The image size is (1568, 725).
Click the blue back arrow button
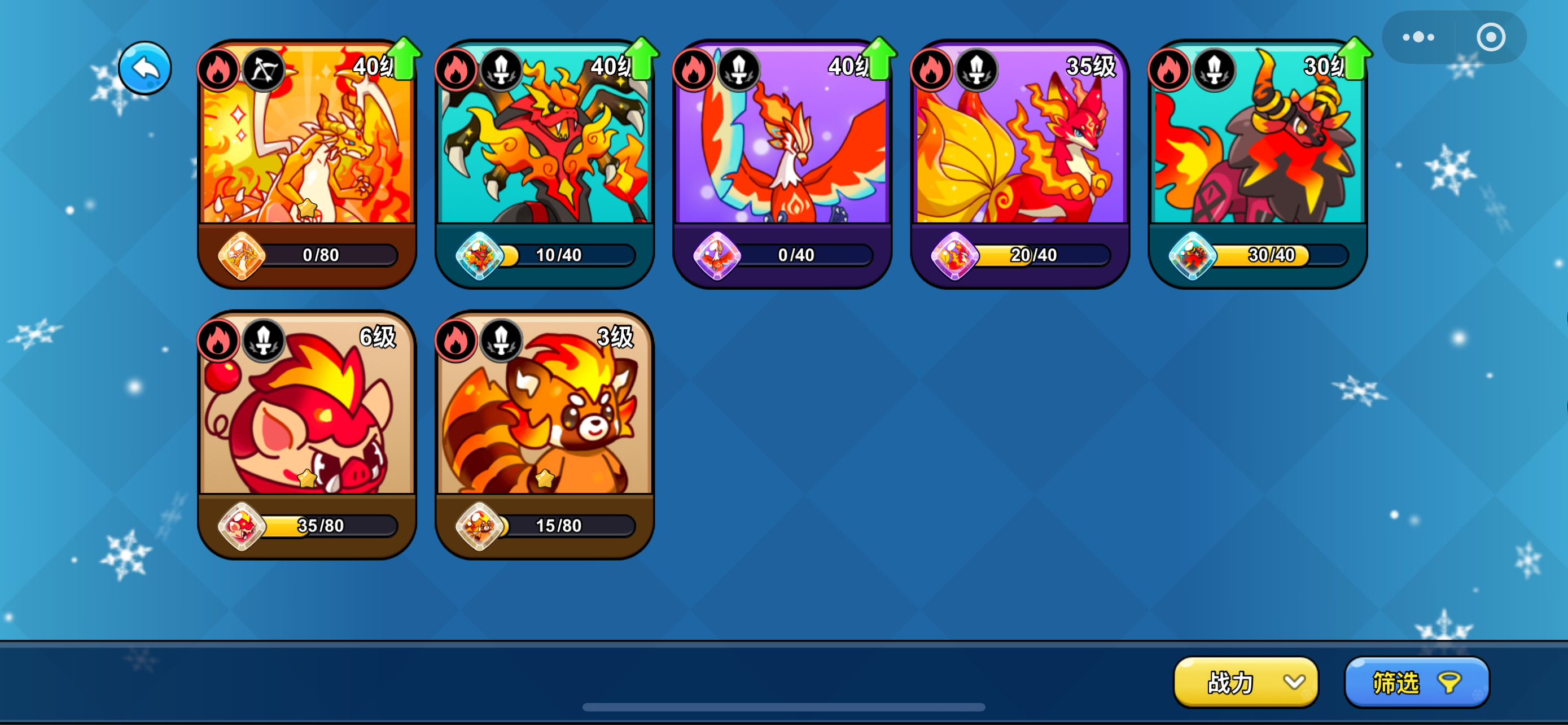(x=145, y=68)
